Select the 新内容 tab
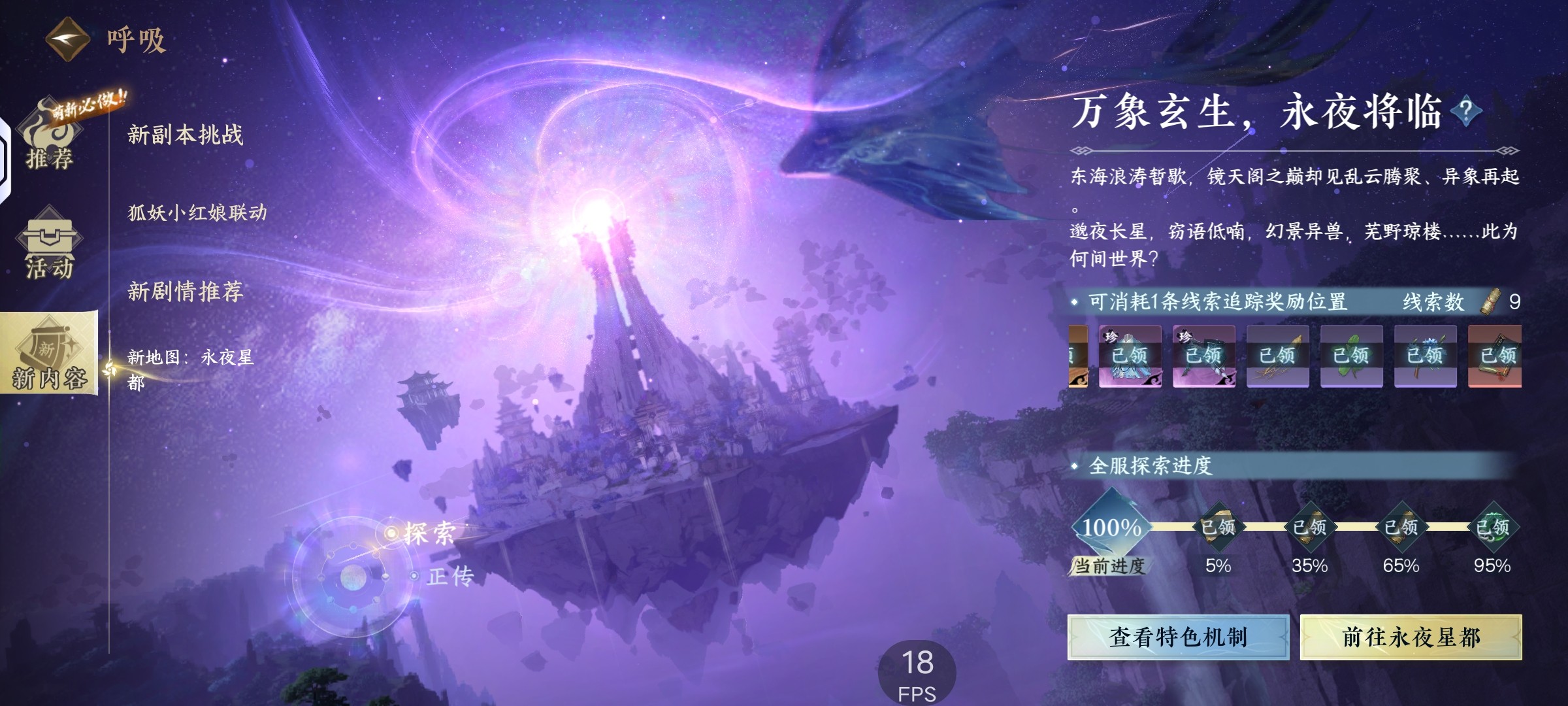Viewport: 1568px width, 706px height. 49,355
